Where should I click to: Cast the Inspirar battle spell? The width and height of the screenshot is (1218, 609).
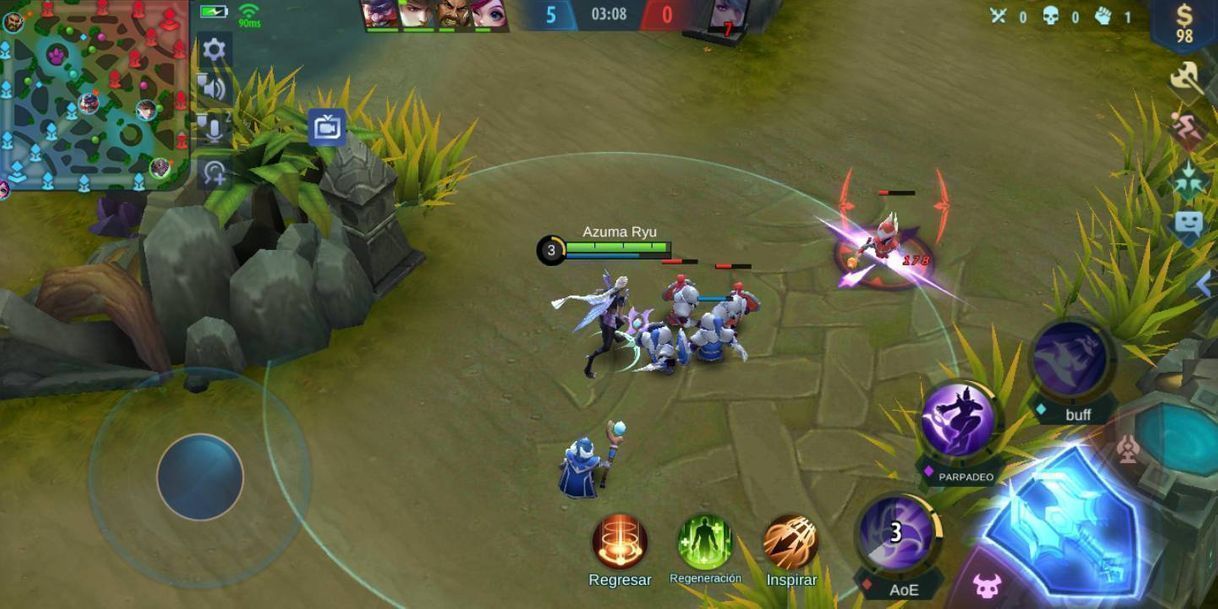point(791,542)
